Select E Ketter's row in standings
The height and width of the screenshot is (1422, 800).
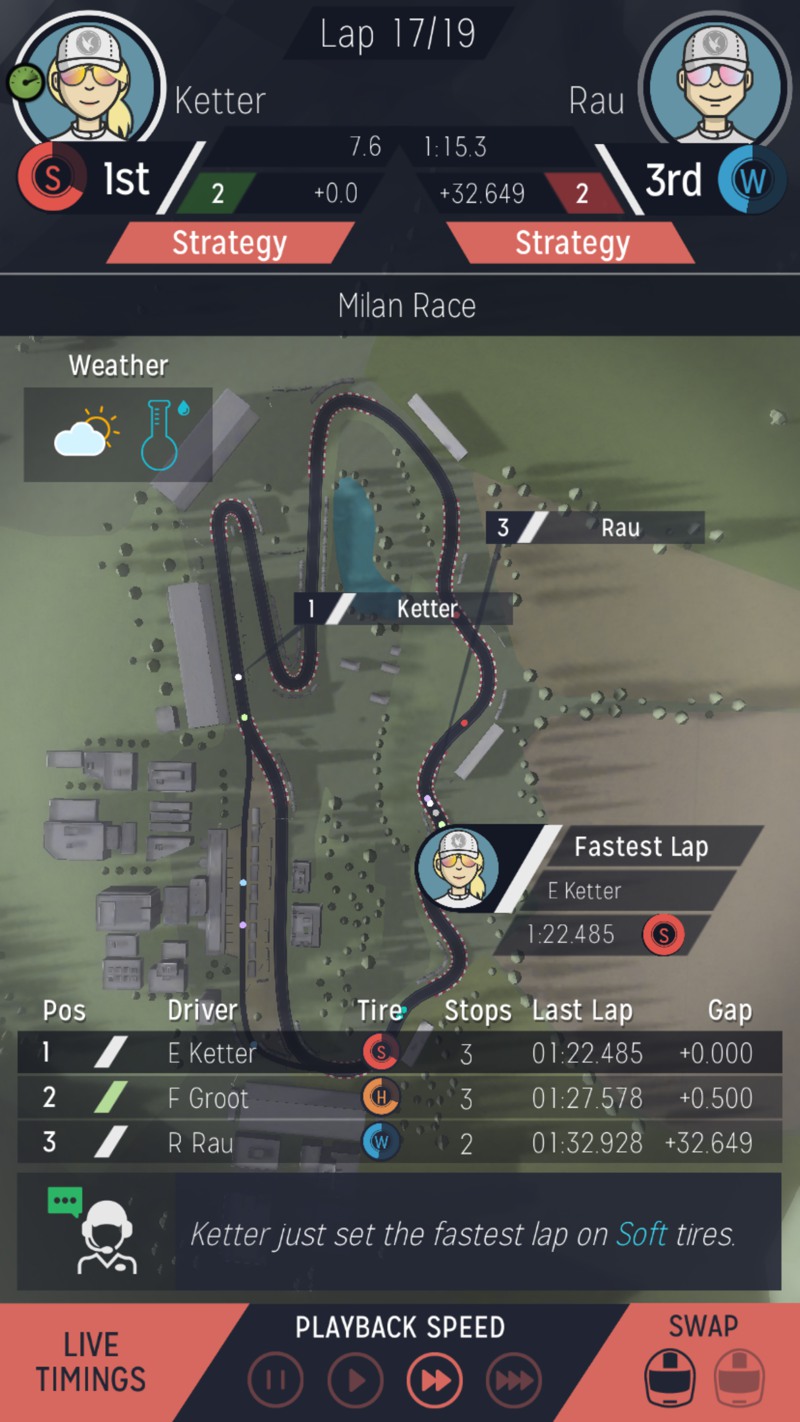click(399, 1053)
